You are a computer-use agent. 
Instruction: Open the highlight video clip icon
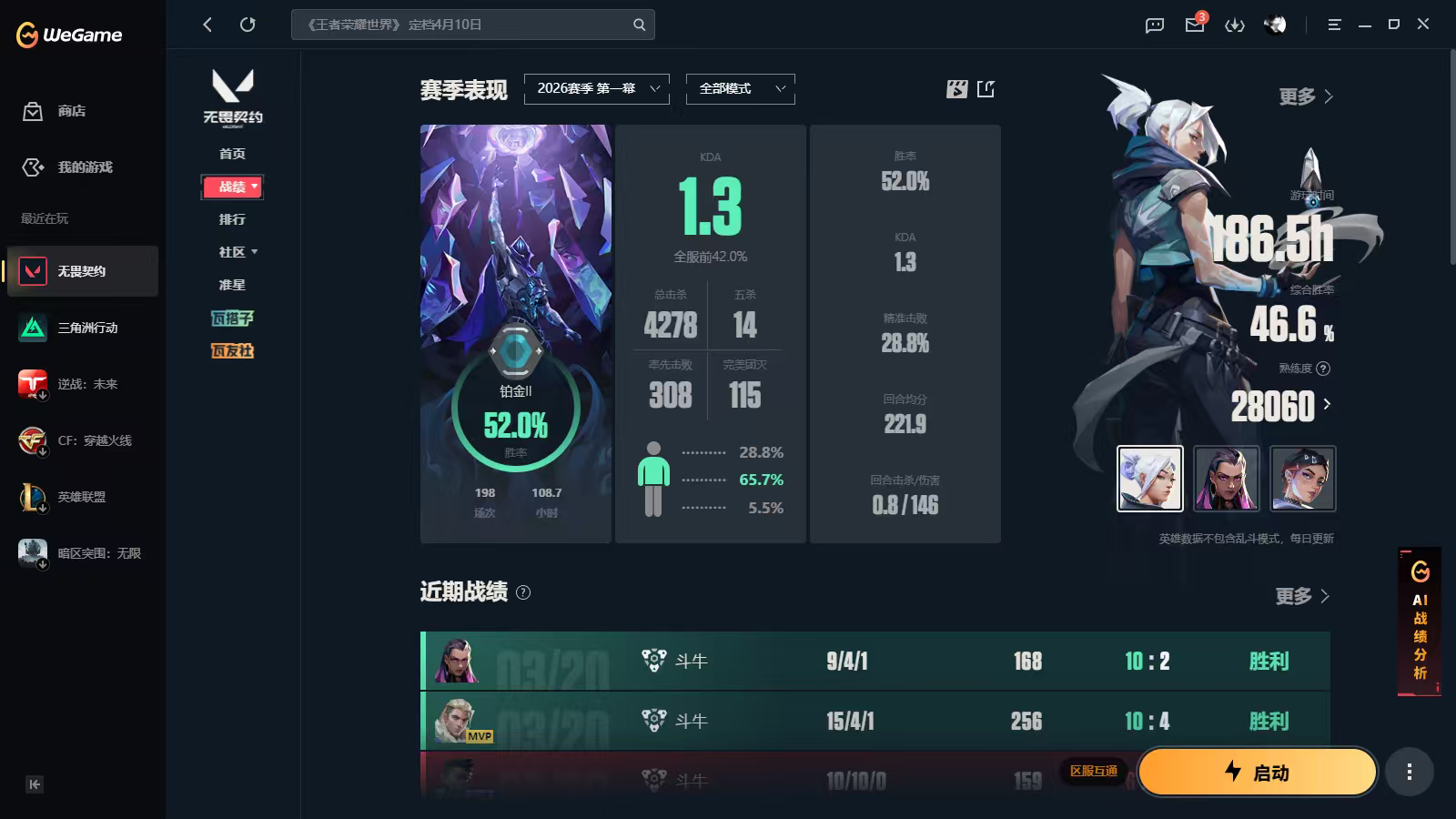click(x=955, y=89)
